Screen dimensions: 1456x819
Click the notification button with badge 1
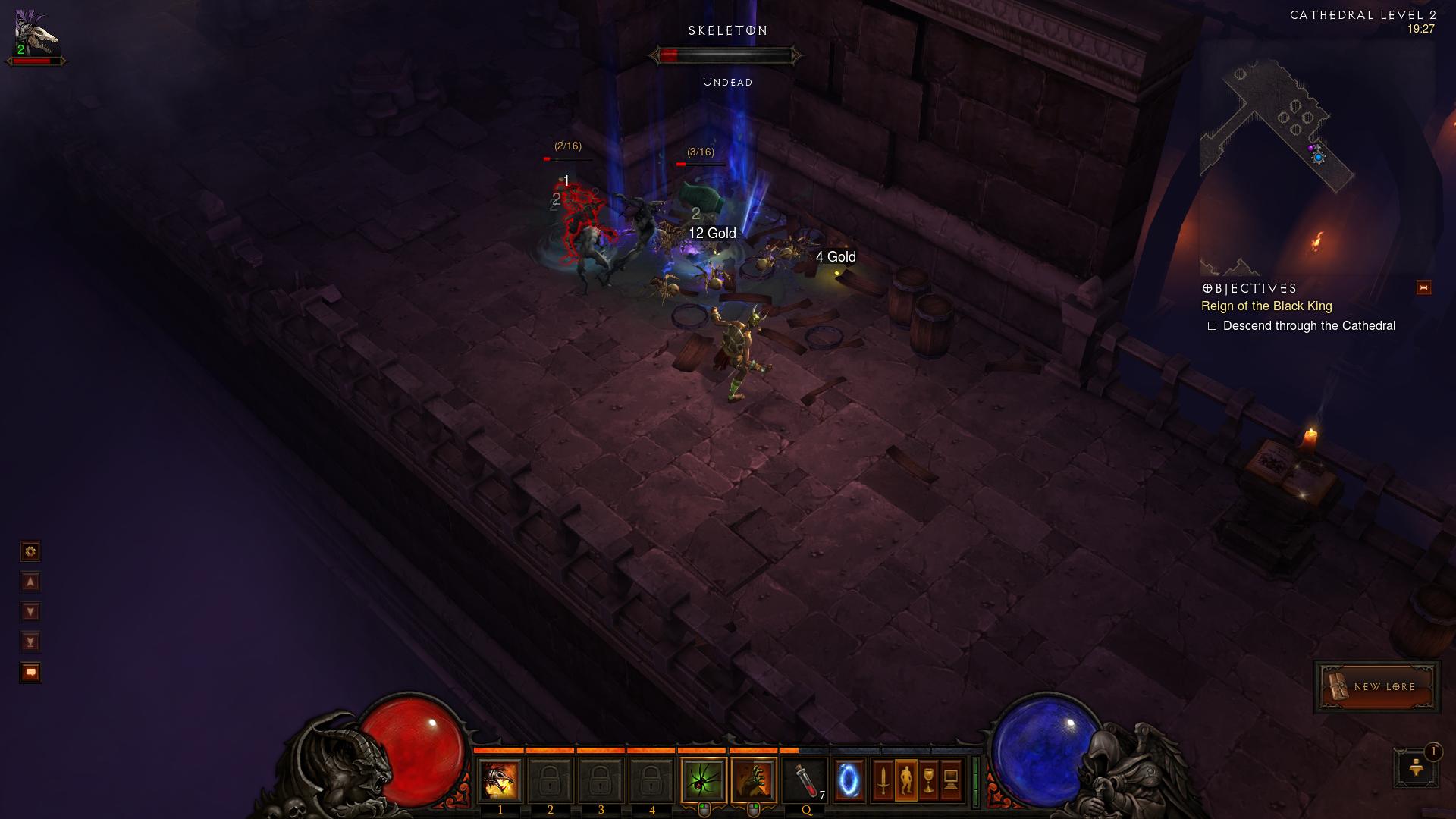(x=1416, y=768)
